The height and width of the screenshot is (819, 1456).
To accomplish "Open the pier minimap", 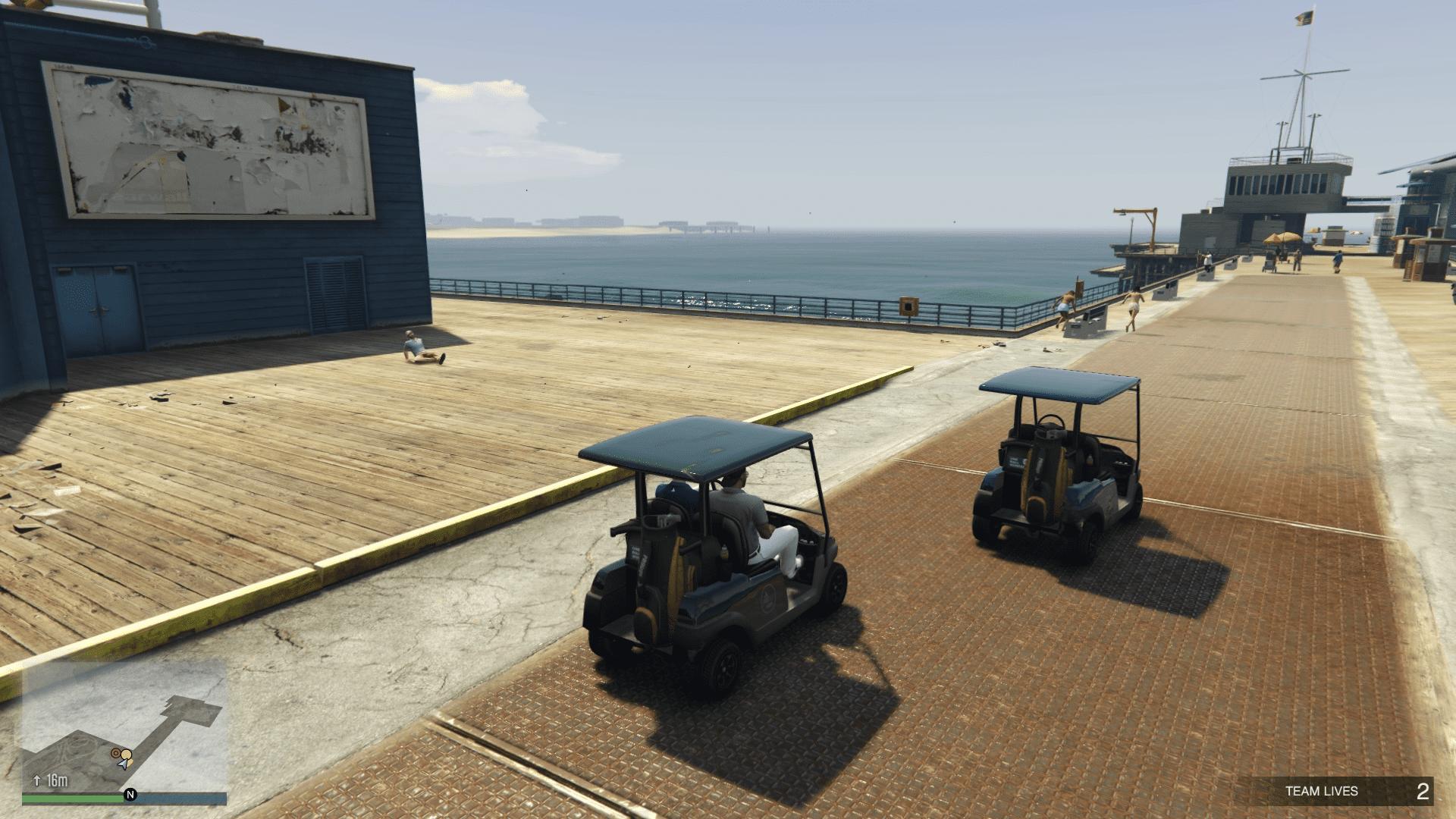I will 124,726.
